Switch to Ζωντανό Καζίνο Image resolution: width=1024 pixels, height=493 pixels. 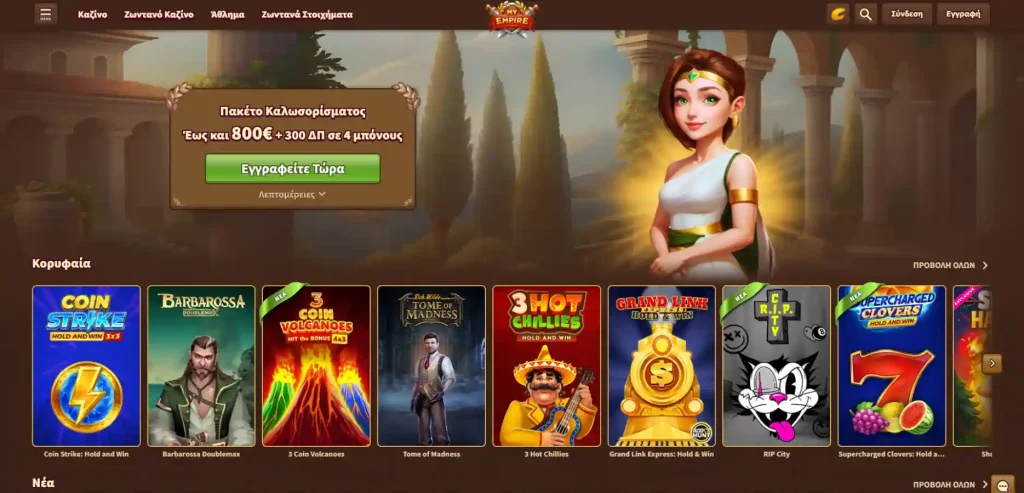point(160,15)
